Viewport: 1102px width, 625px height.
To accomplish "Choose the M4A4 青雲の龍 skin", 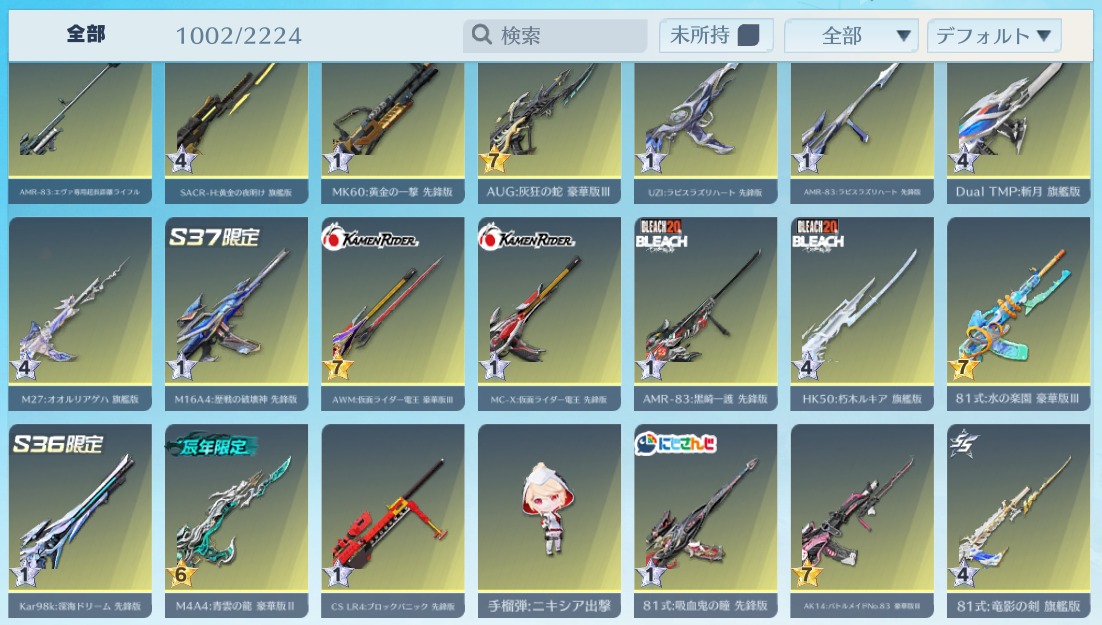I will (x=236, y=517).
